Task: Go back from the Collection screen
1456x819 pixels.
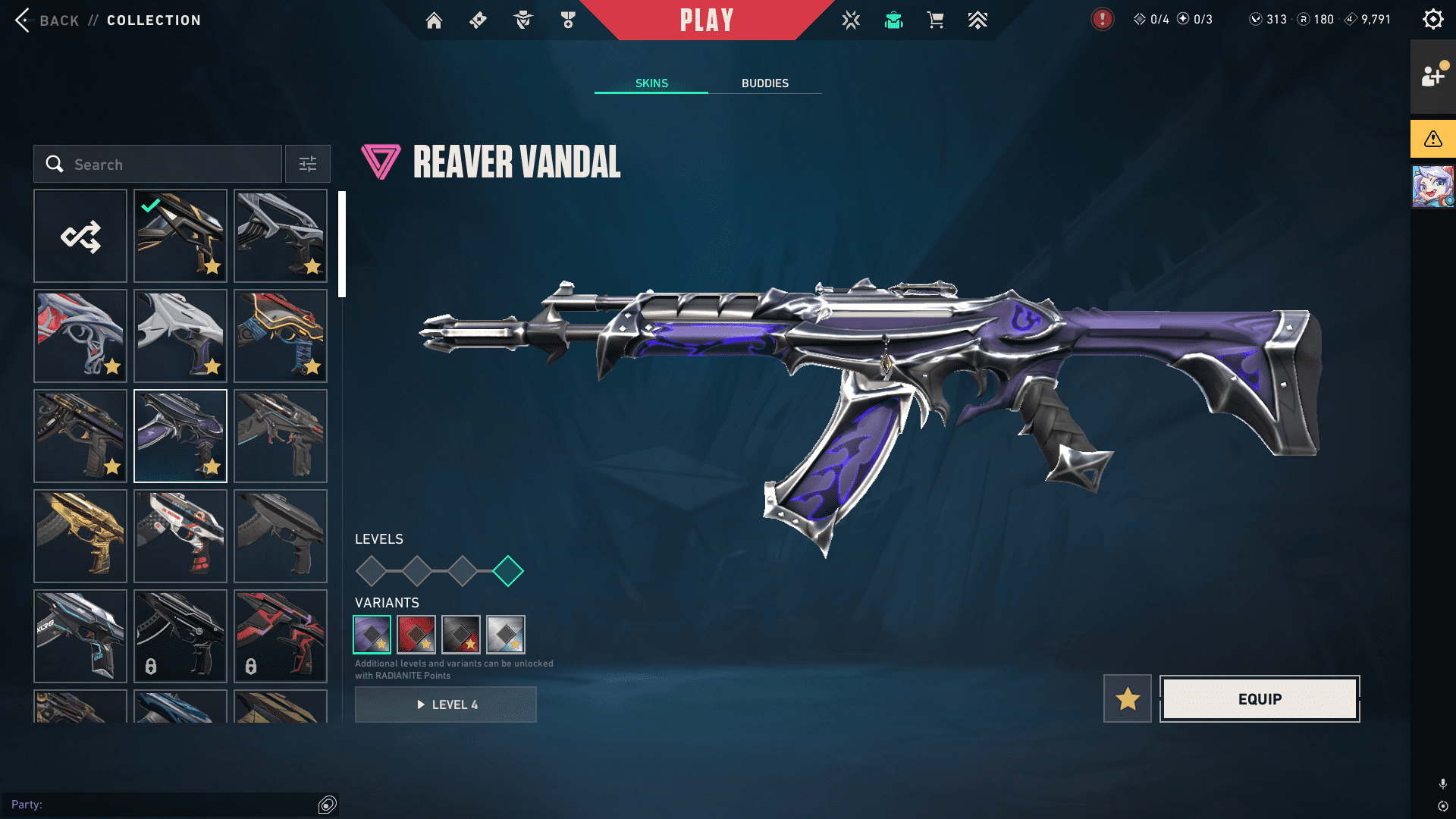Action: (x=45, y=20)
